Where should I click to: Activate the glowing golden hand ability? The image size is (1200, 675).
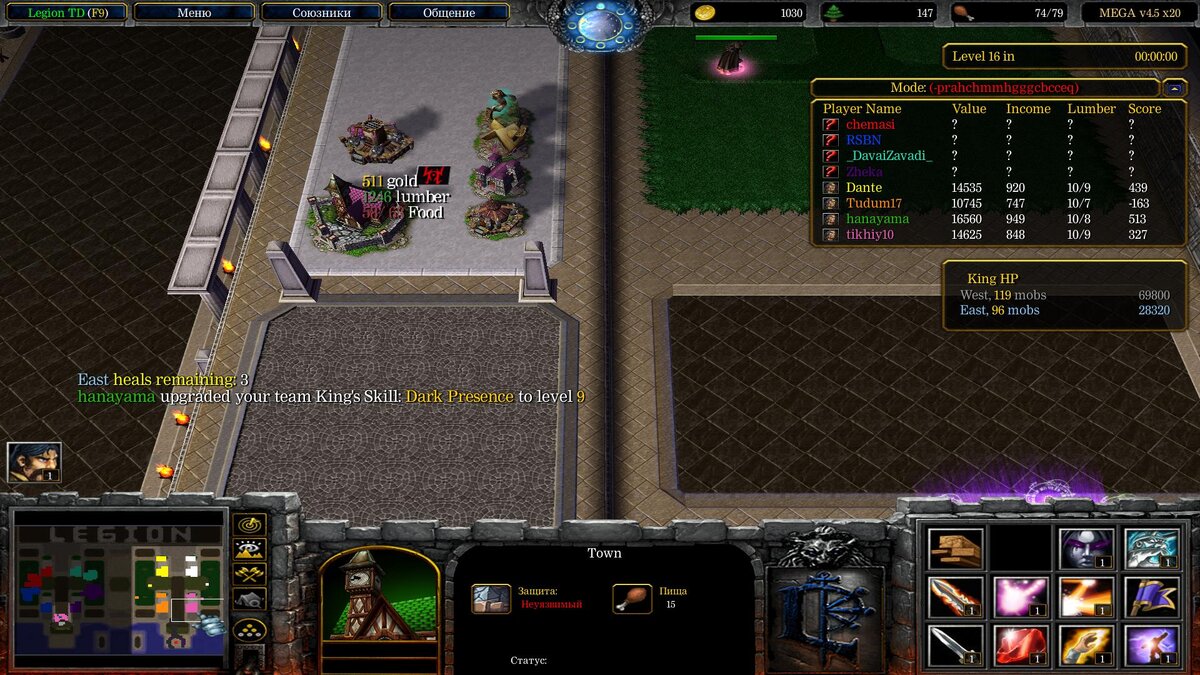1086,645
